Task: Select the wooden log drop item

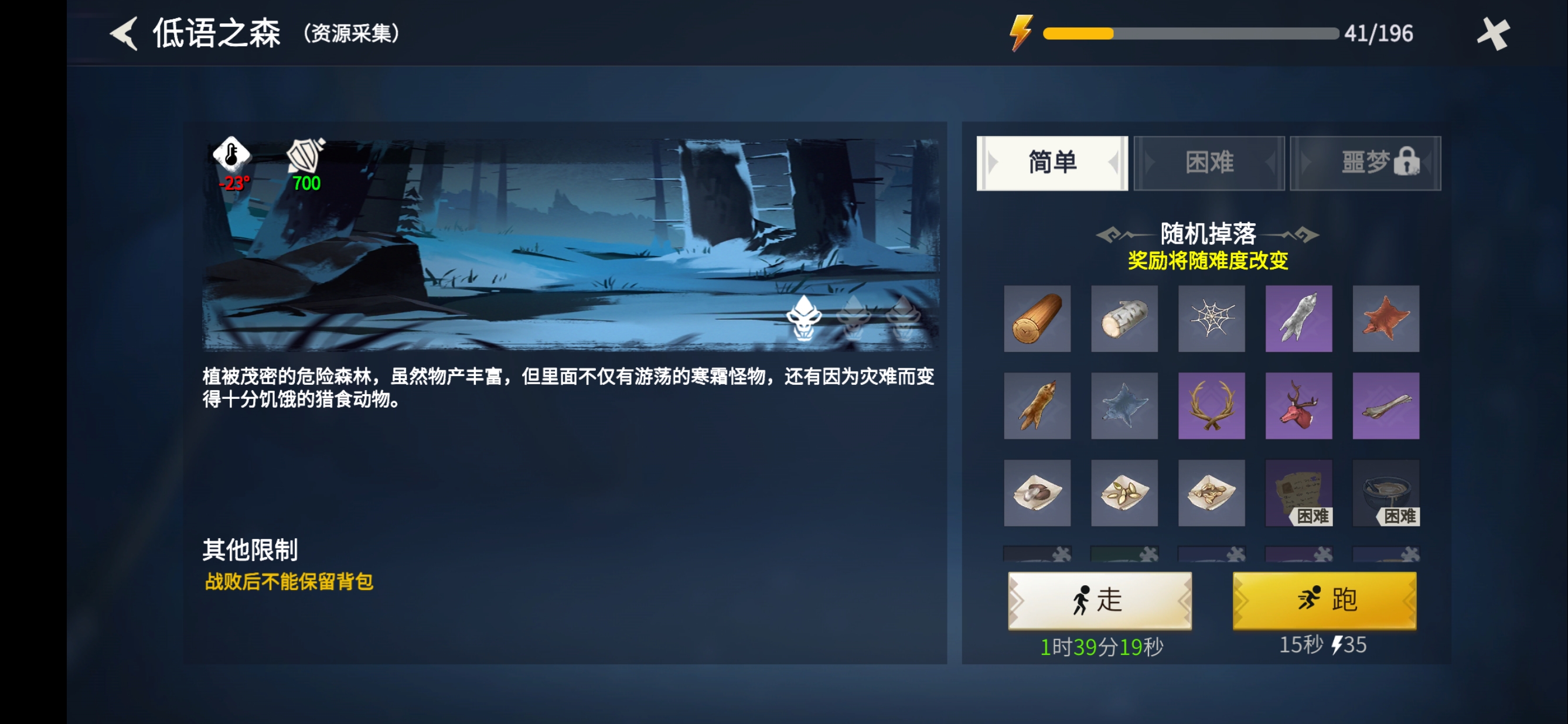Action: pos(1037,319)
